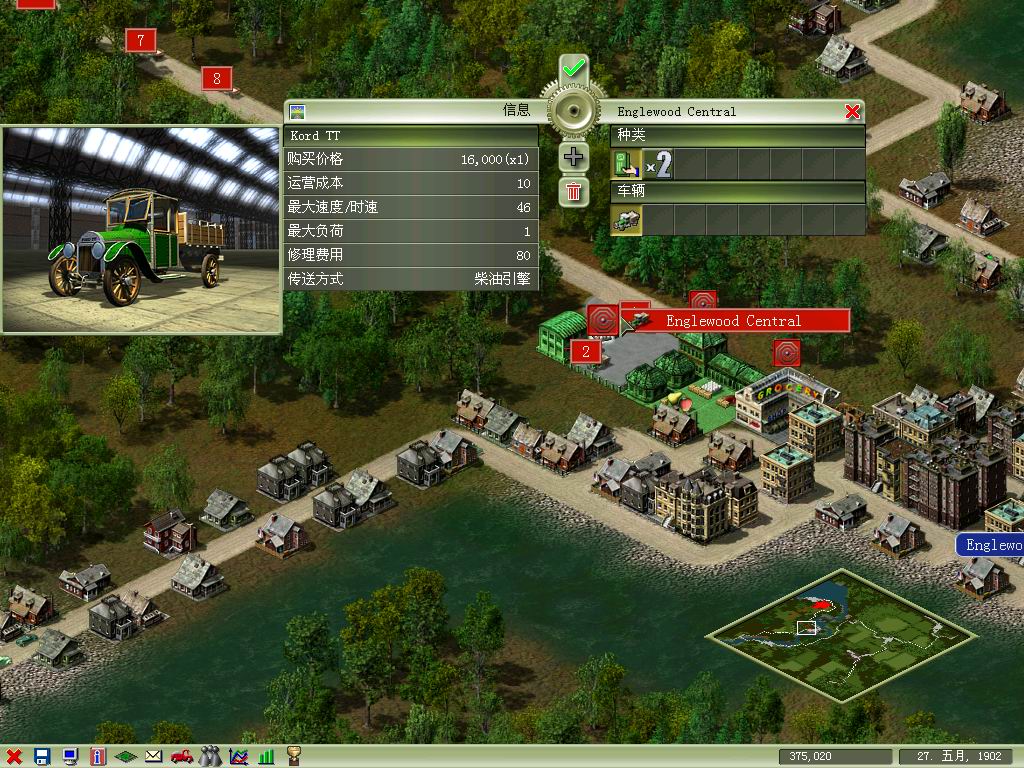
Task: Open messages with the envelope icon
Action: (154, 757)
